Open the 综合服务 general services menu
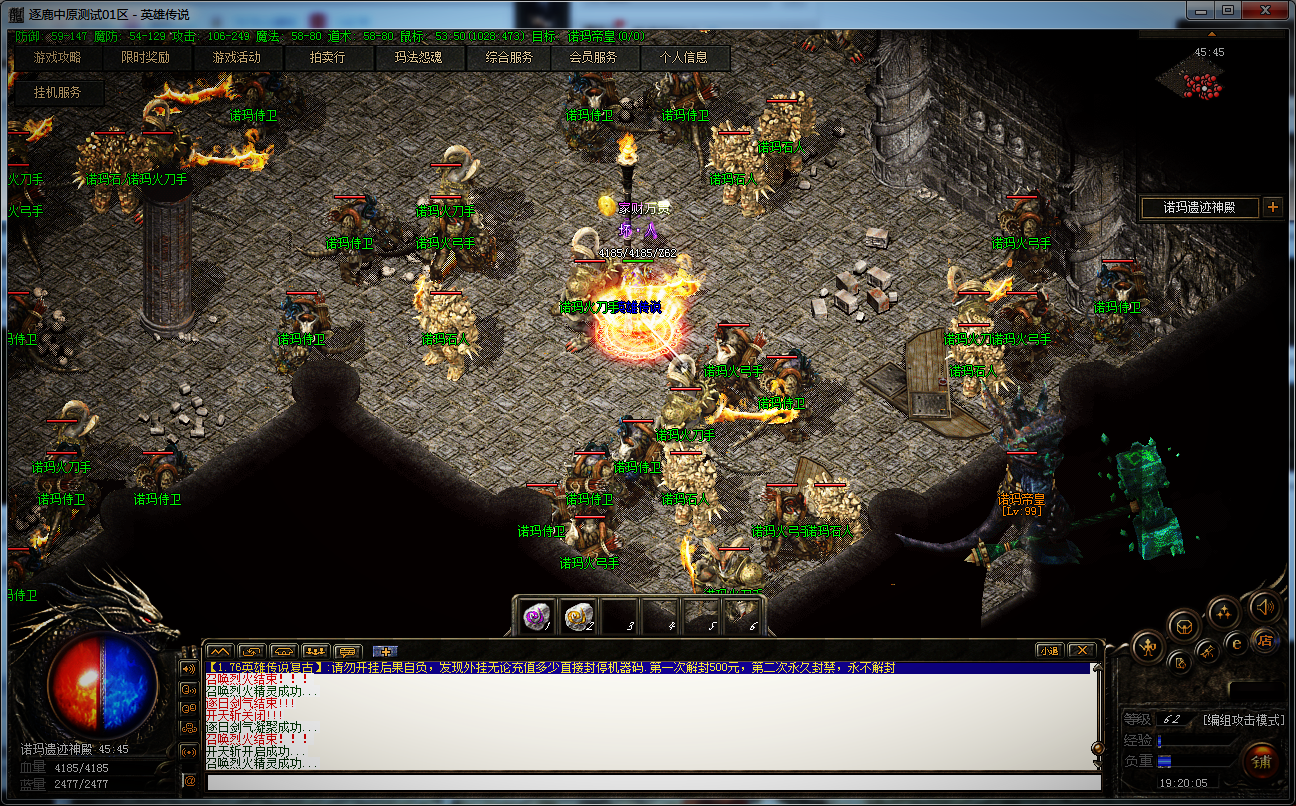 509,58
